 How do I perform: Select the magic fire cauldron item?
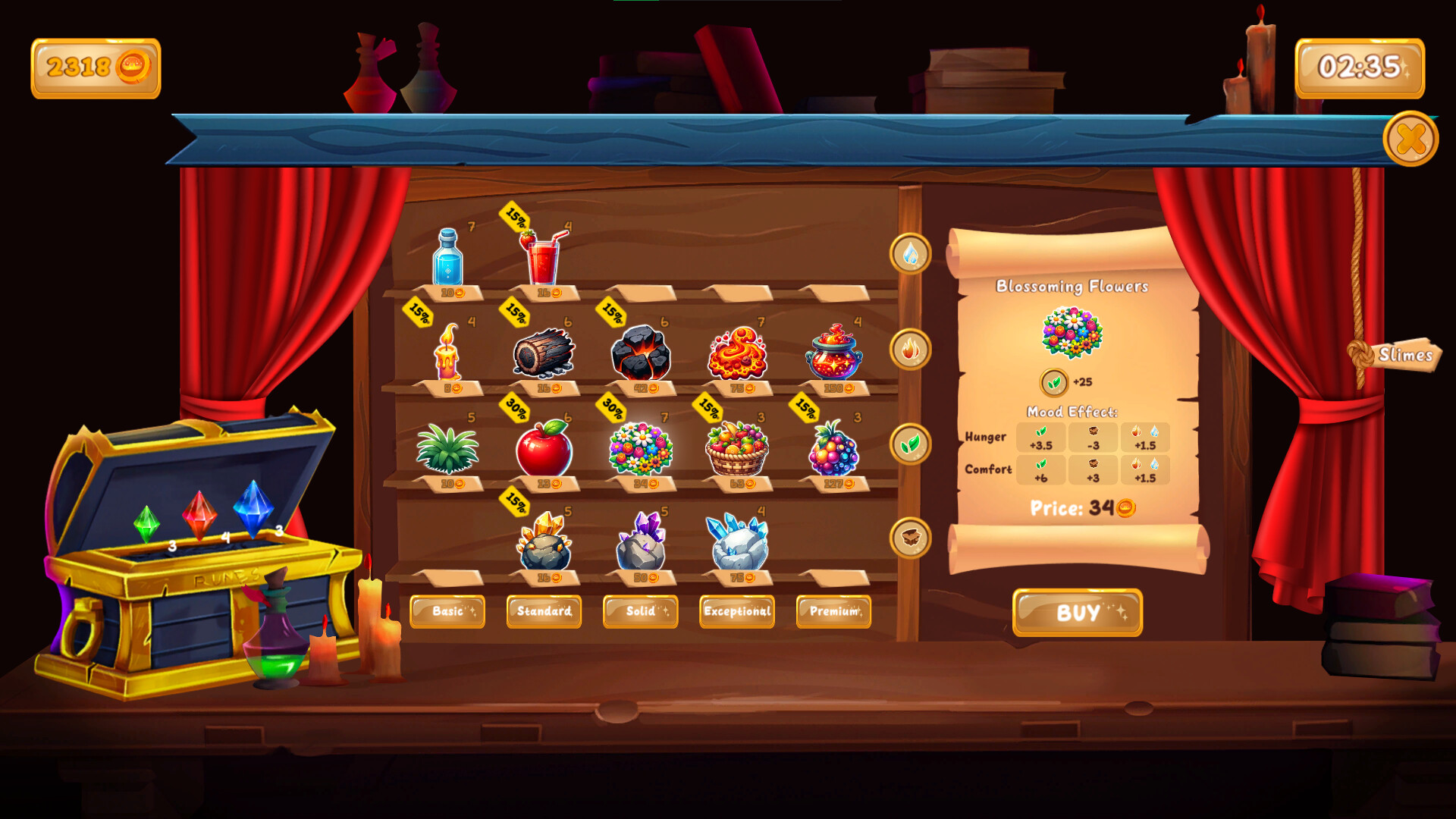coord(832,350)
